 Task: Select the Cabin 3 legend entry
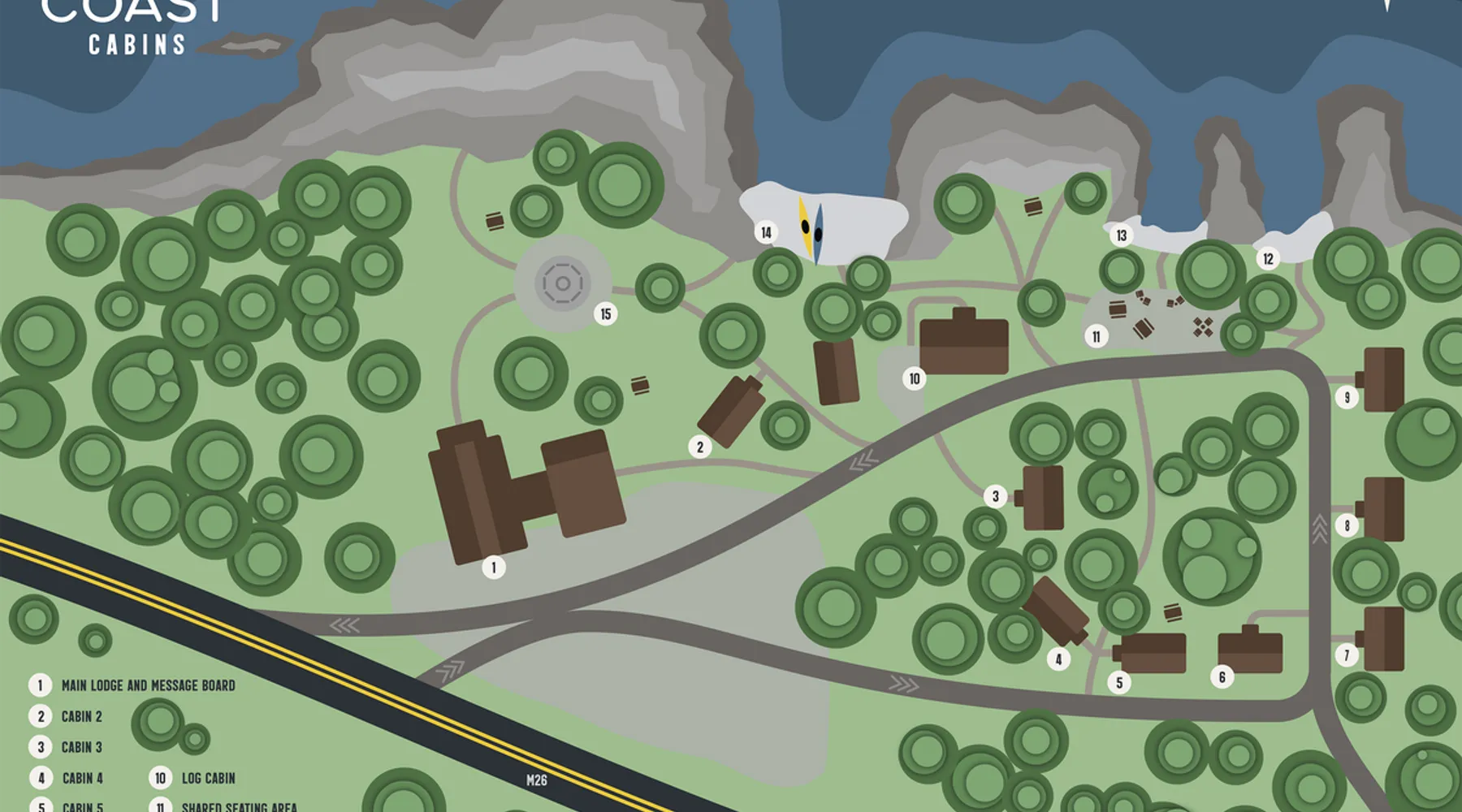tap(81, 747)
